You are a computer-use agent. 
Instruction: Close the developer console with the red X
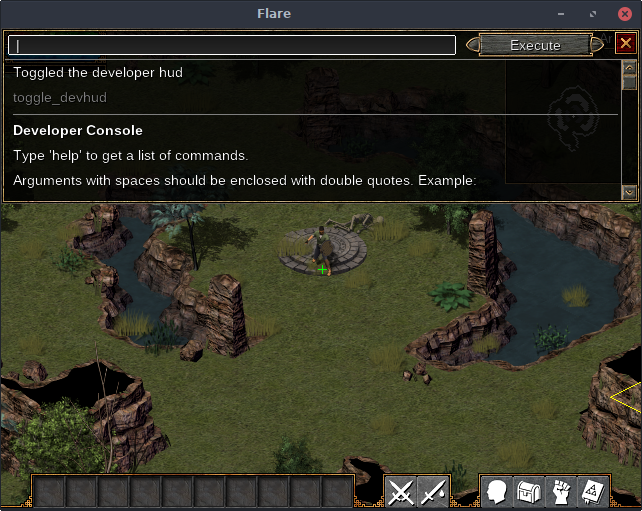pos(625,44)
